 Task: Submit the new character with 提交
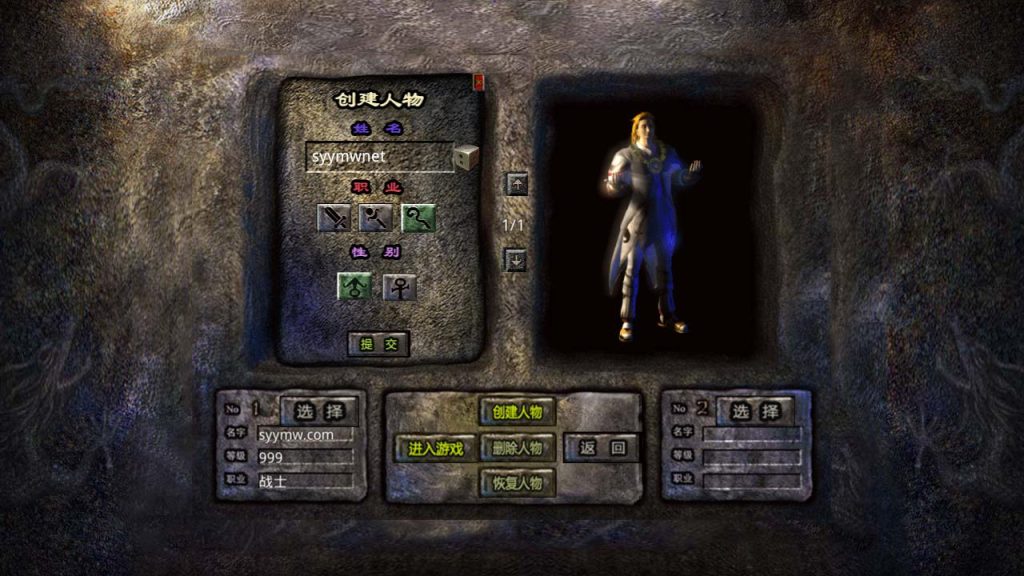tap(379, 343)
